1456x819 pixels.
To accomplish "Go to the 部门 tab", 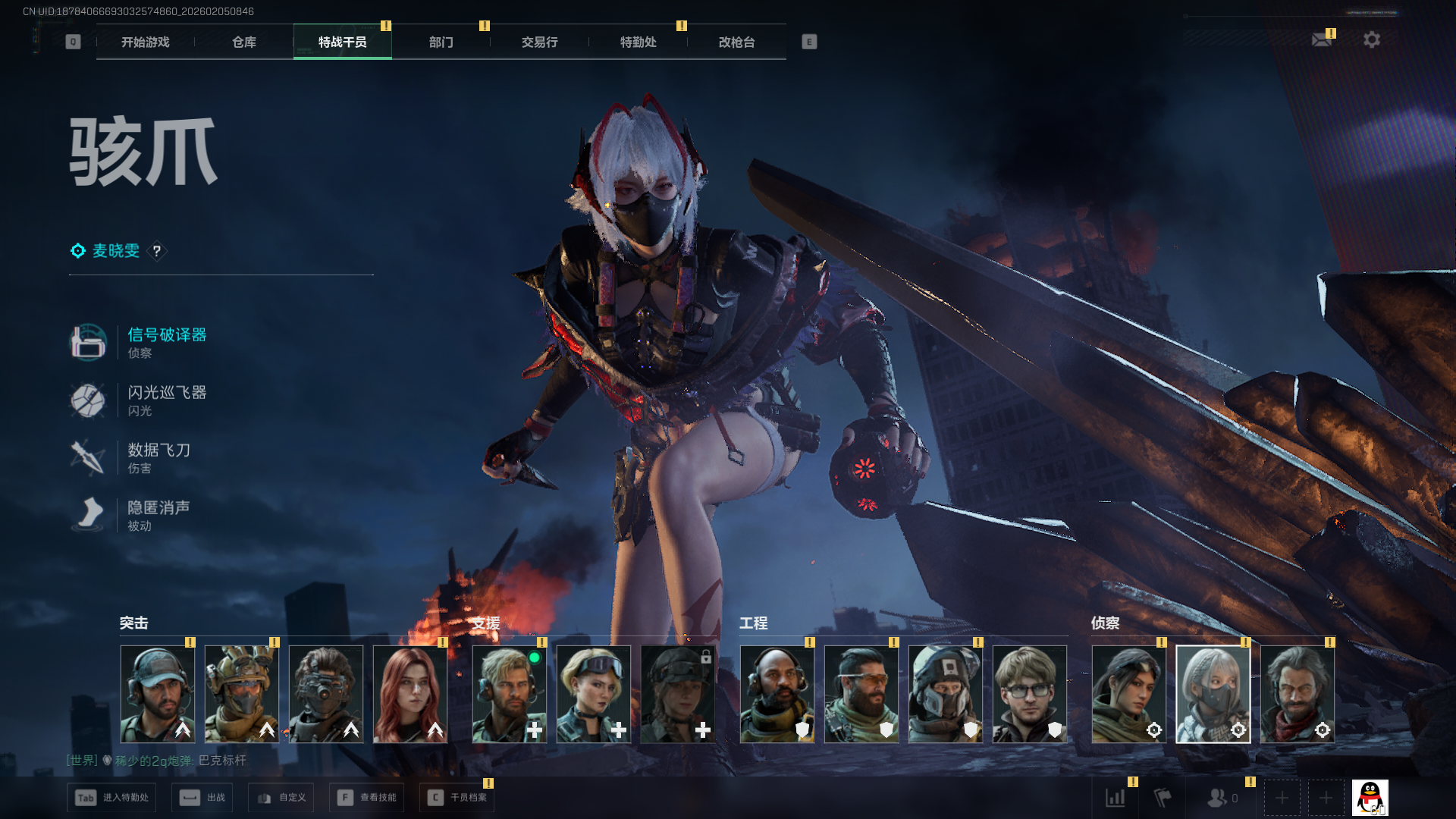I will (x=441, y=42).
